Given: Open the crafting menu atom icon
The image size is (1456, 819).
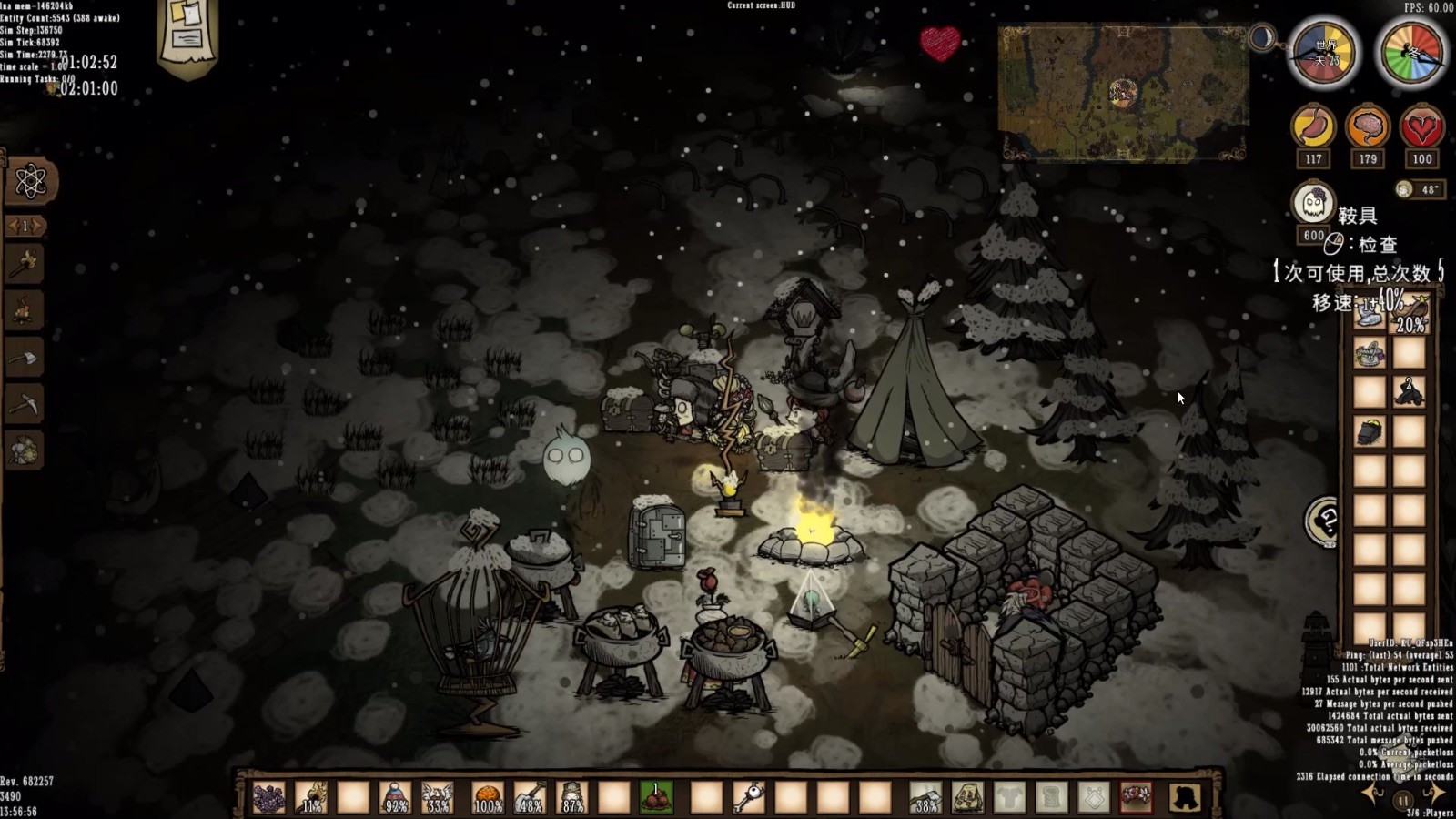Looking at the screenshot, I should point(30,181).
